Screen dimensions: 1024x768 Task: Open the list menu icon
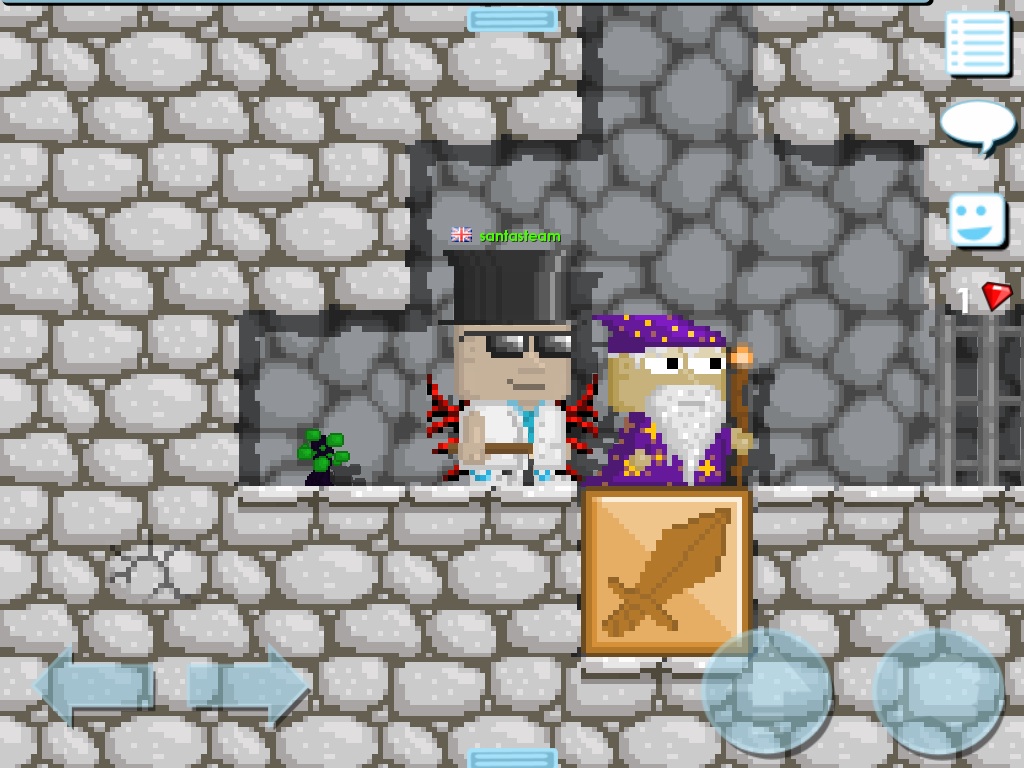[x=977, y=43]
